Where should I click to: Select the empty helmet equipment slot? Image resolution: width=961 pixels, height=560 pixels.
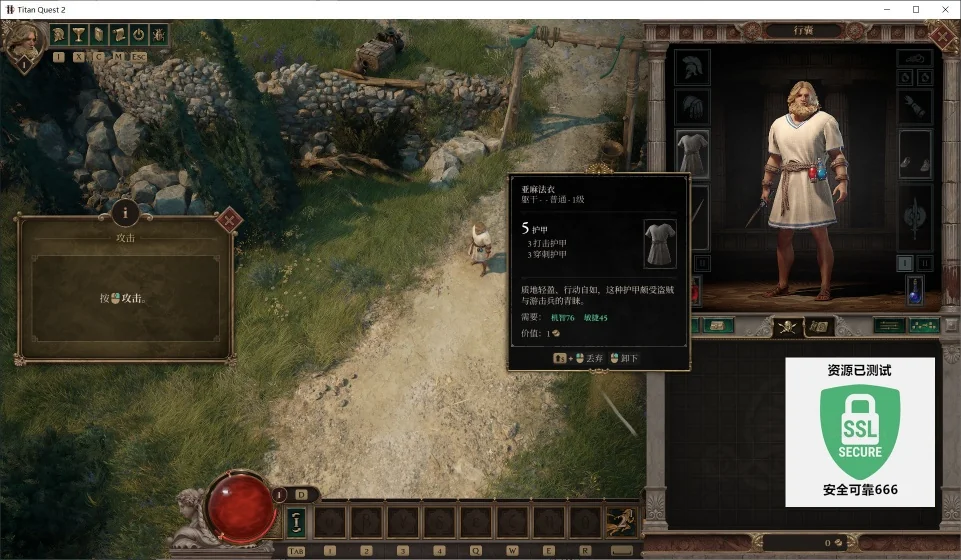coord(691,67)
